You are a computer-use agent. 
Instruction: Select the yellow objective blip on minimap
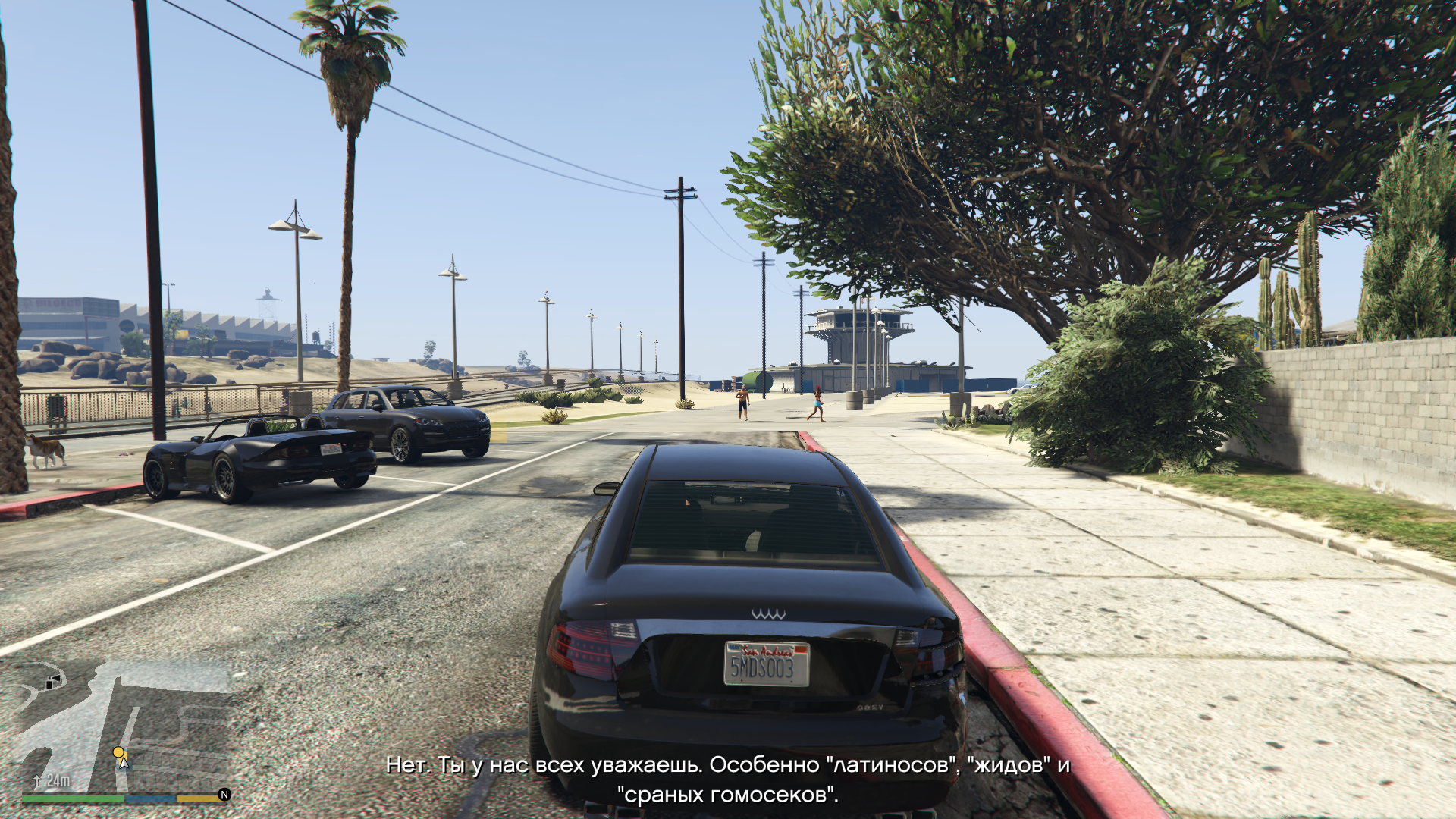tap(118, 752)
